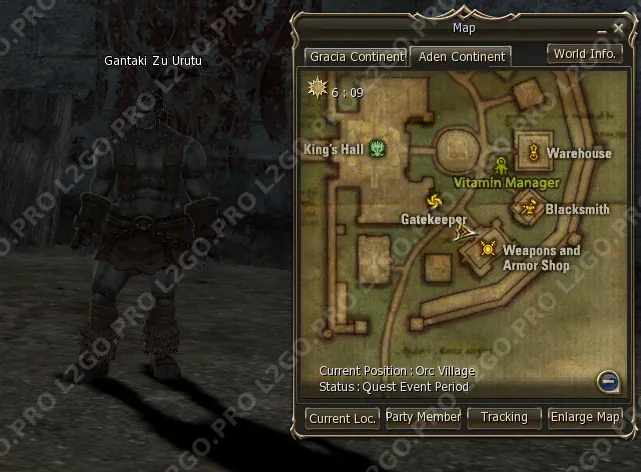Screen dimensions: 641x472
Task: Close the Map window
Action: 617,30
